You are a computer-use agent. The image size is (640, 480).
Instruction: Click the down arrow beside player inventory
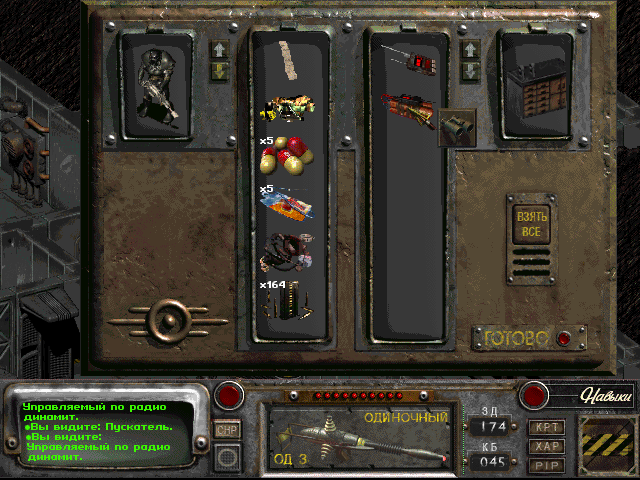pos(220,70)
